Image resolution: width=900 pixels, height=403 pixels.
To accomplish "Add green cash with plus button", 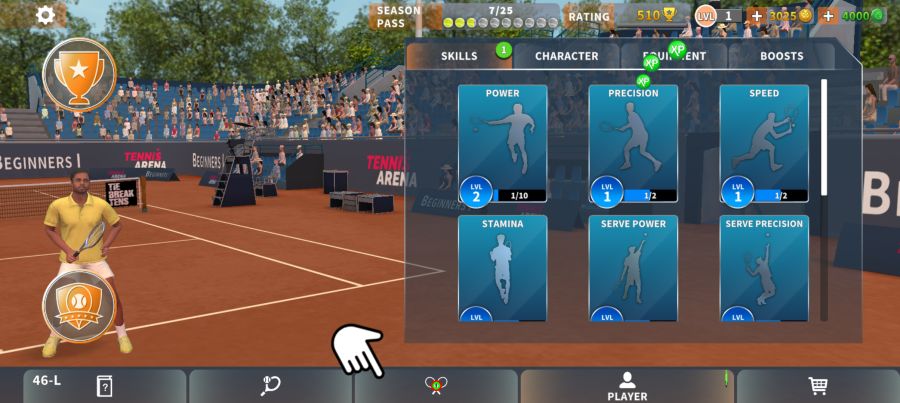I will click(828, 16).
